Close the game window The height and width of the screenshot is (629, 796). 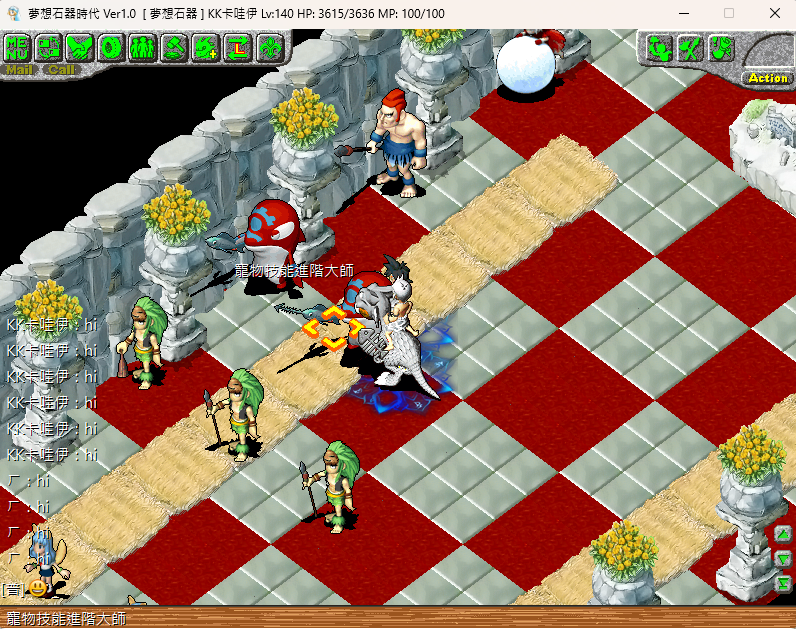pyautogui.click(x=775, y=13)
